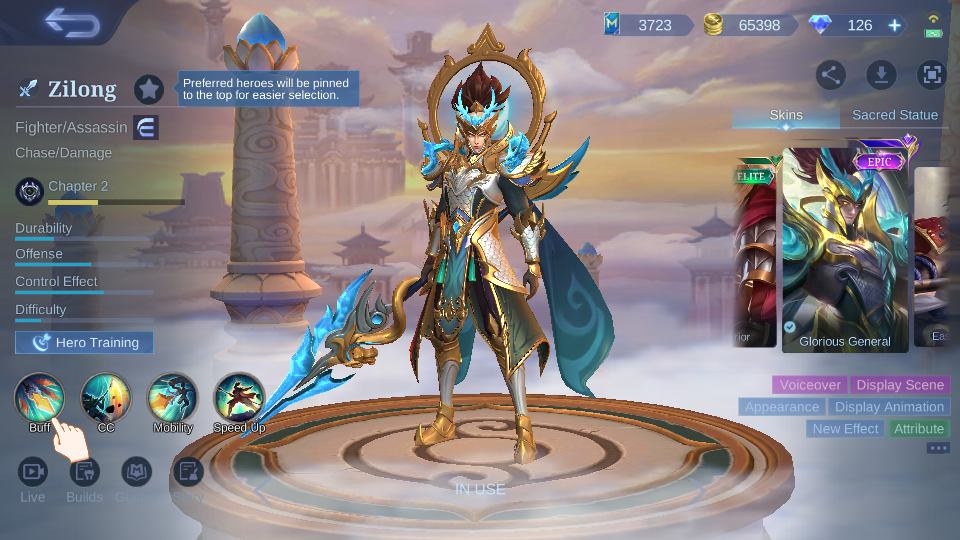Share this hero via share icon
This screenshot has width=960, height=540.
pos(831,74)
